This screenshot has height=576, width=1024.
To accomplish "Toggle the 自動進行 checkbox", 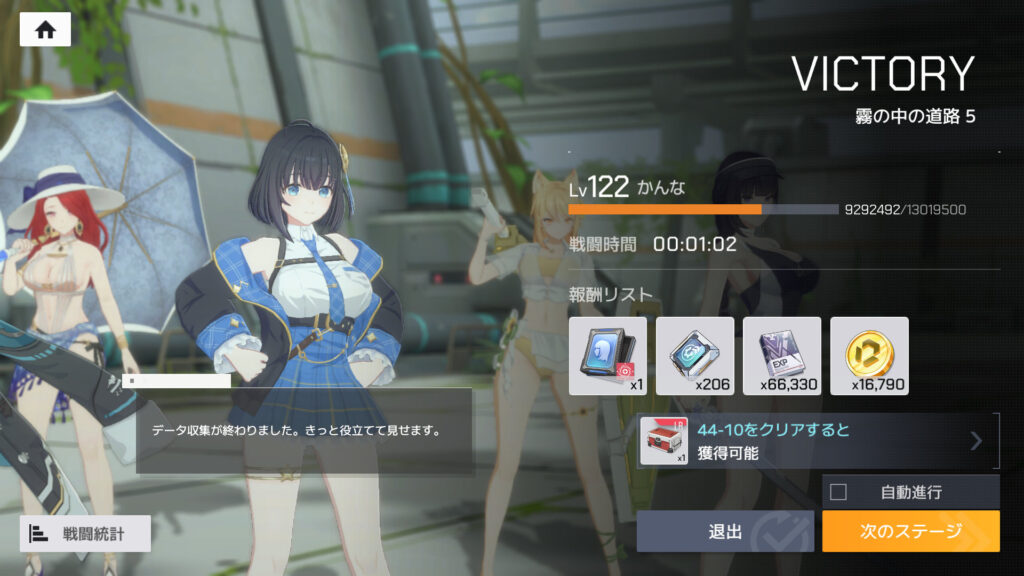I will click(x=839, y=492).
